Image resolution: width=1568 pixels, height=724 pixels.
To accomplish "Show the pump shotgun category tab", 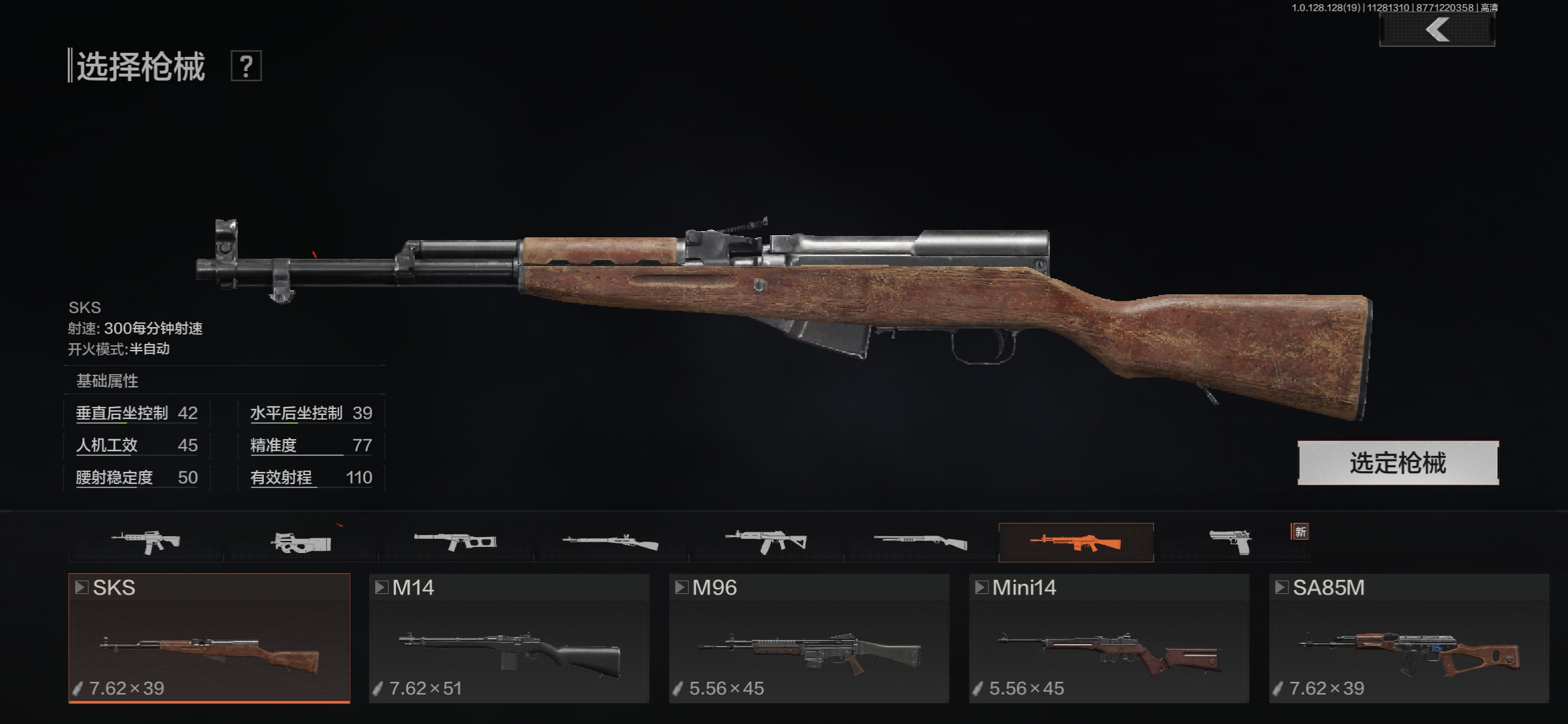I will 921,542.
